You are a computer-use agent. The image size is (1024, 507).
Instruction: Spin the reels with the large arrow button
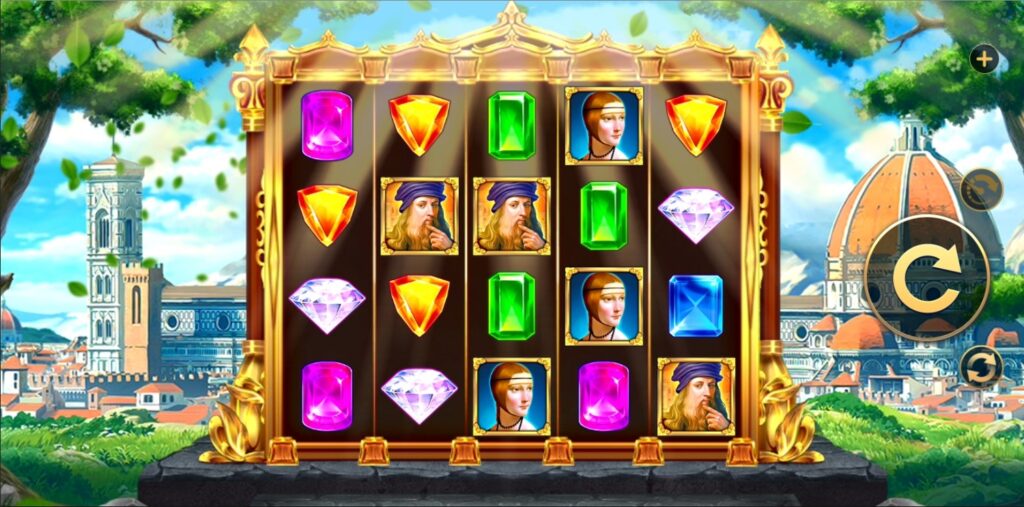point(926,277)
